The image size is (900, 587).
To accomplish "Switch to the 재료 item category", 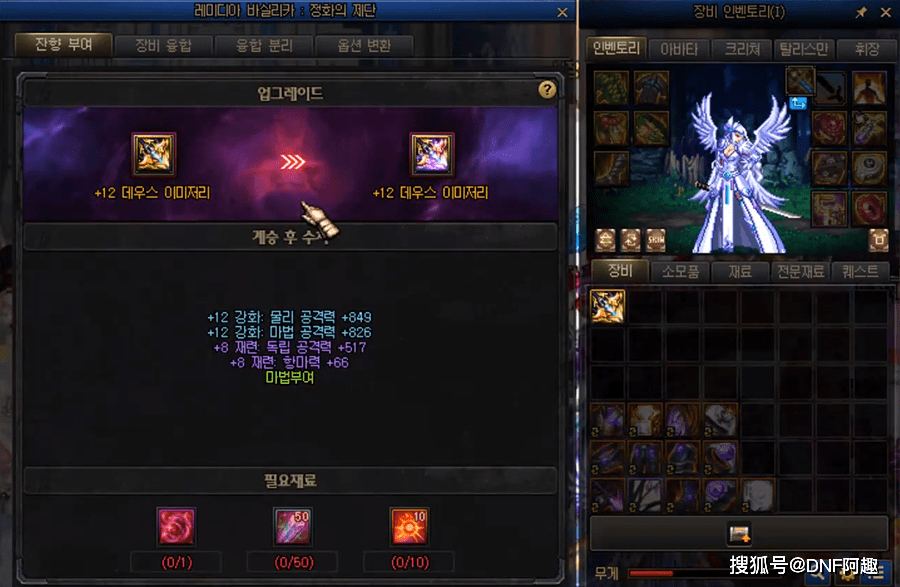I will coord(741,271).
